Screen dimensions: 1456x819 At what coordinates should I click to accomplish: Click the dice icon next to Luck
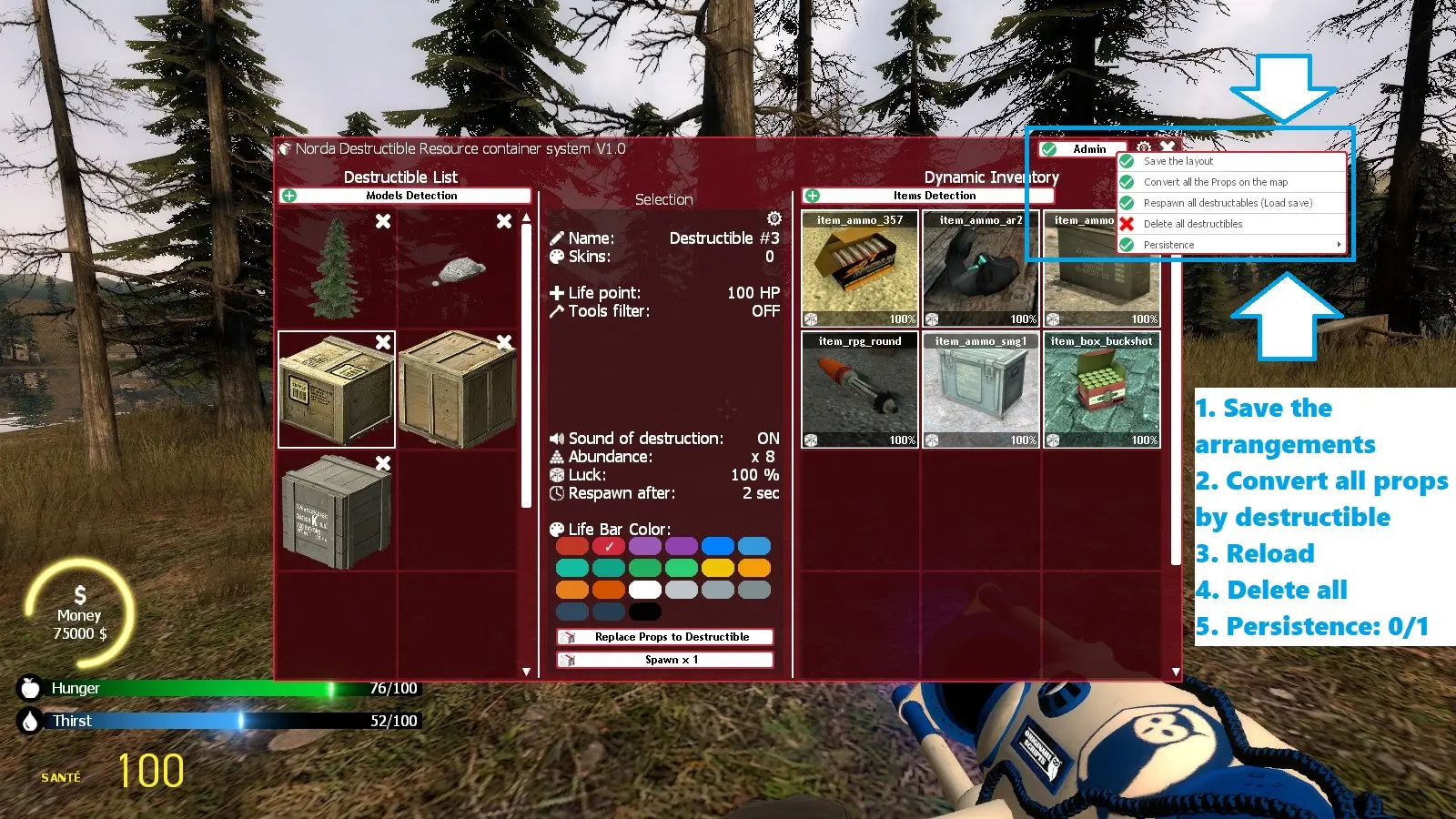tap(557, 475)
